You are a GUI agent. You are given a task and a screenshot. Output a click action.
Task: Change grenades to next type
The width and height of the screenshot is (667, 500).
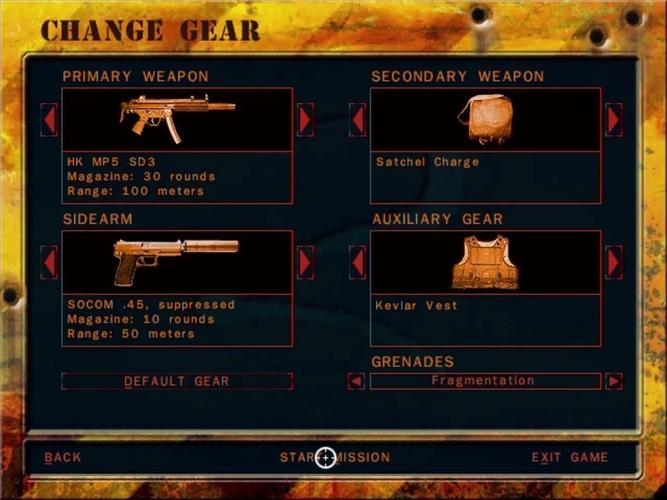point(614,381)
